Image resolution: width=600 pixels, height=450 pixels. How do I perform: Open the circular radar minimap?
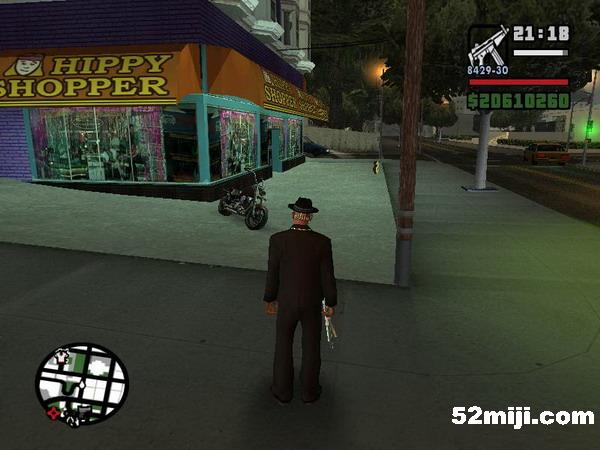(x=82, y=384)
